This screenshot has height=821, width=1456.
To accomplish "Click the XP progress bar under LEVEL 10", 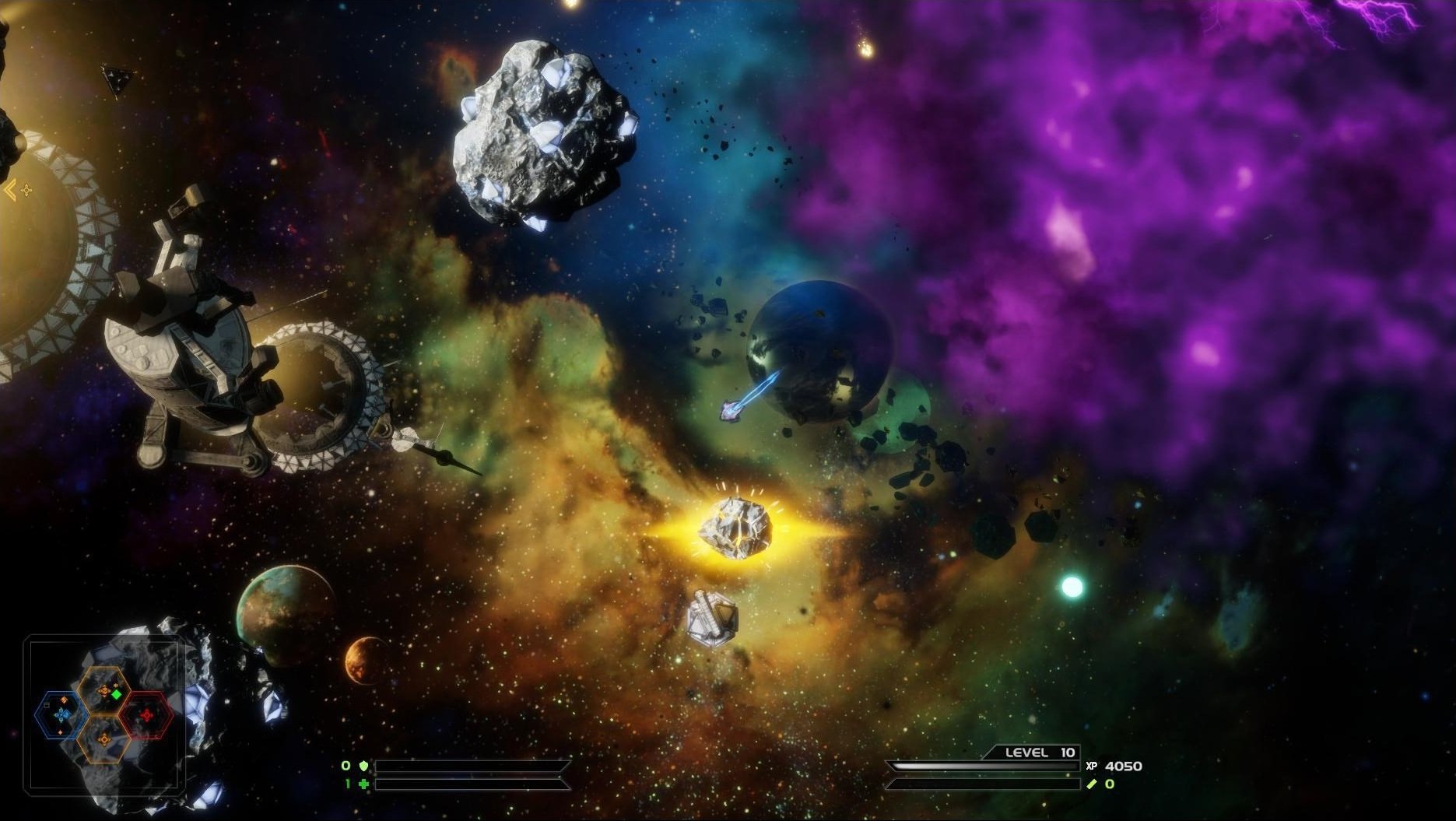I will 981,766.
